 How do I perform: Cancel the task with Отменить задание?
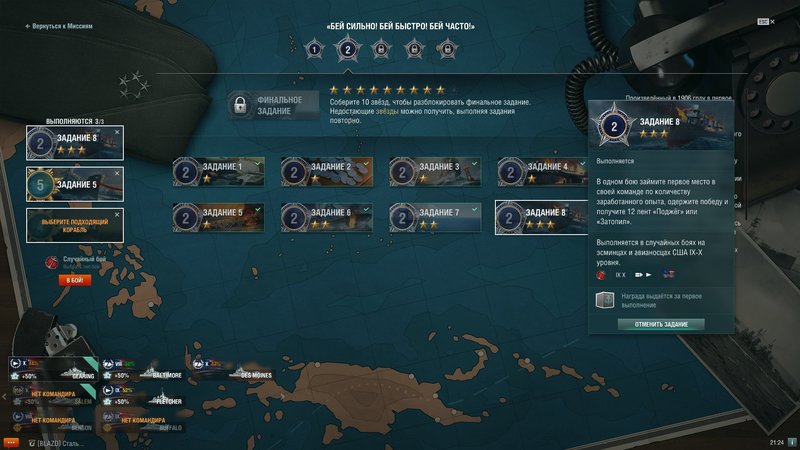click(660, 324)
